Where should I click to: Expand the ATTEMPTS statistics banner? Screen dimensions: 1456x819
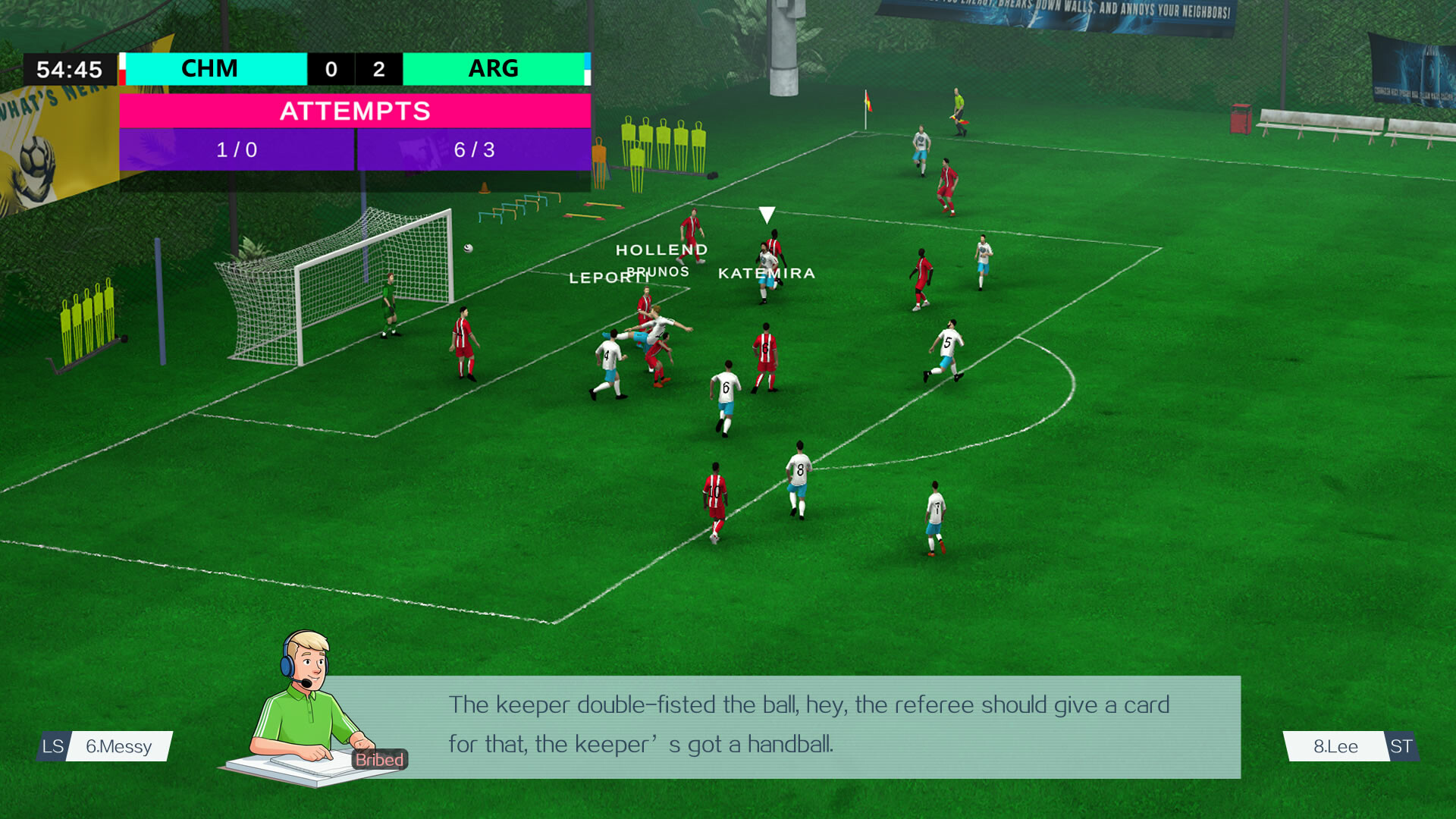point(355,111)
